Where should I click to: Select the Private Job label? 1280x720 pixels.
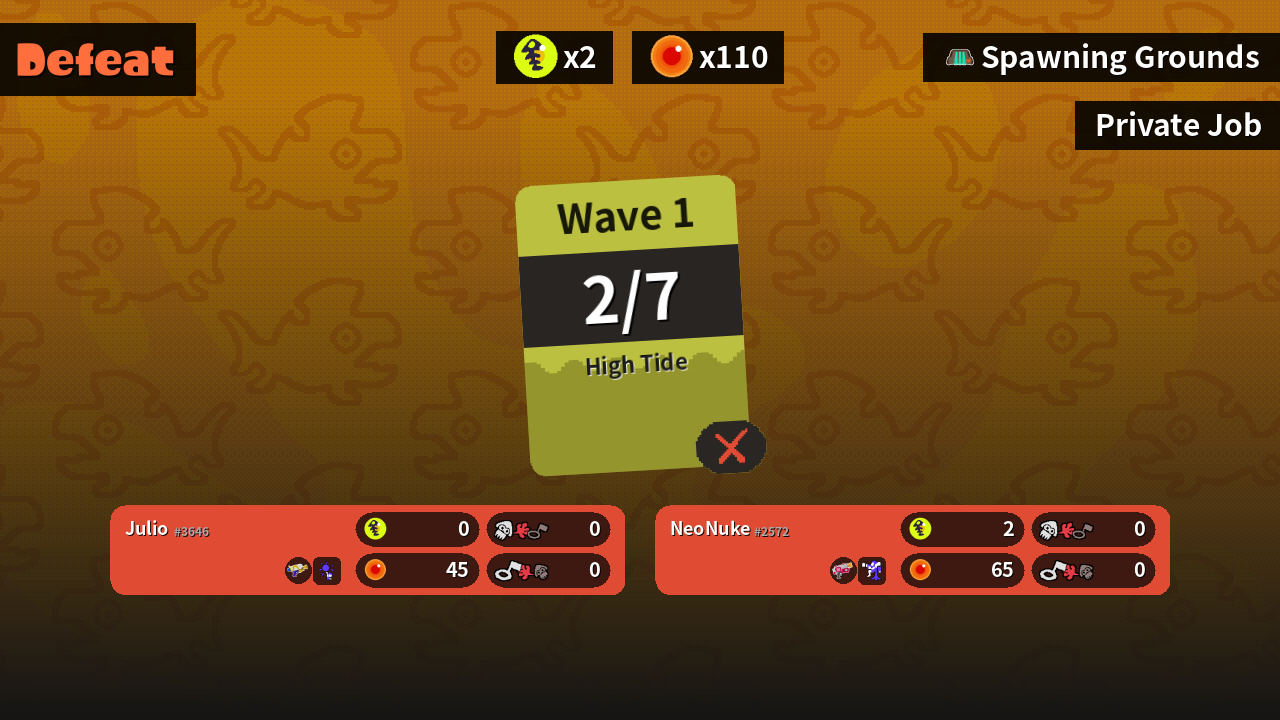click(1177, 125)
